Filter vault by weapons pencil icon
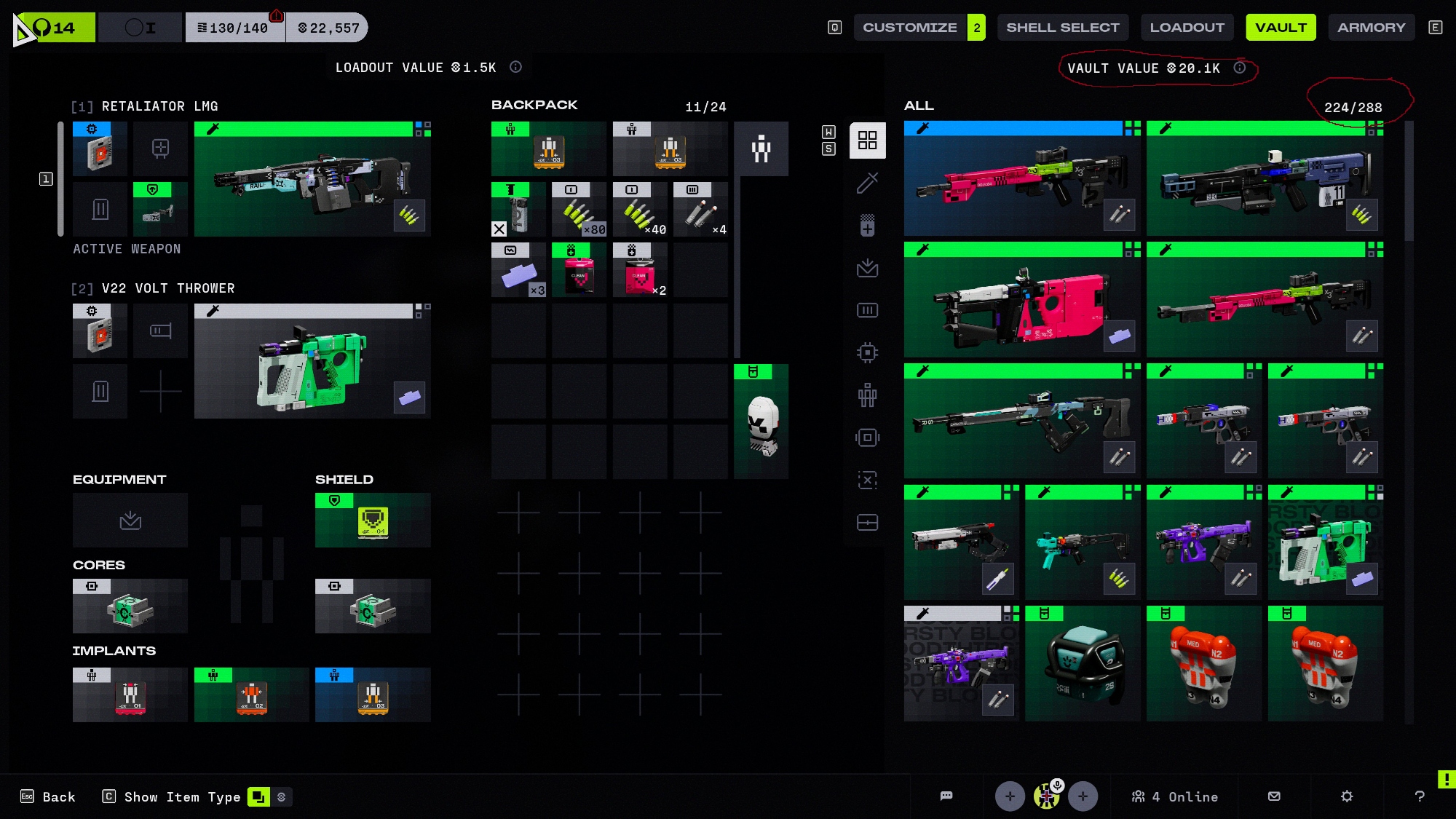Screen dimensions: 1456x819 tap(867, 183)
